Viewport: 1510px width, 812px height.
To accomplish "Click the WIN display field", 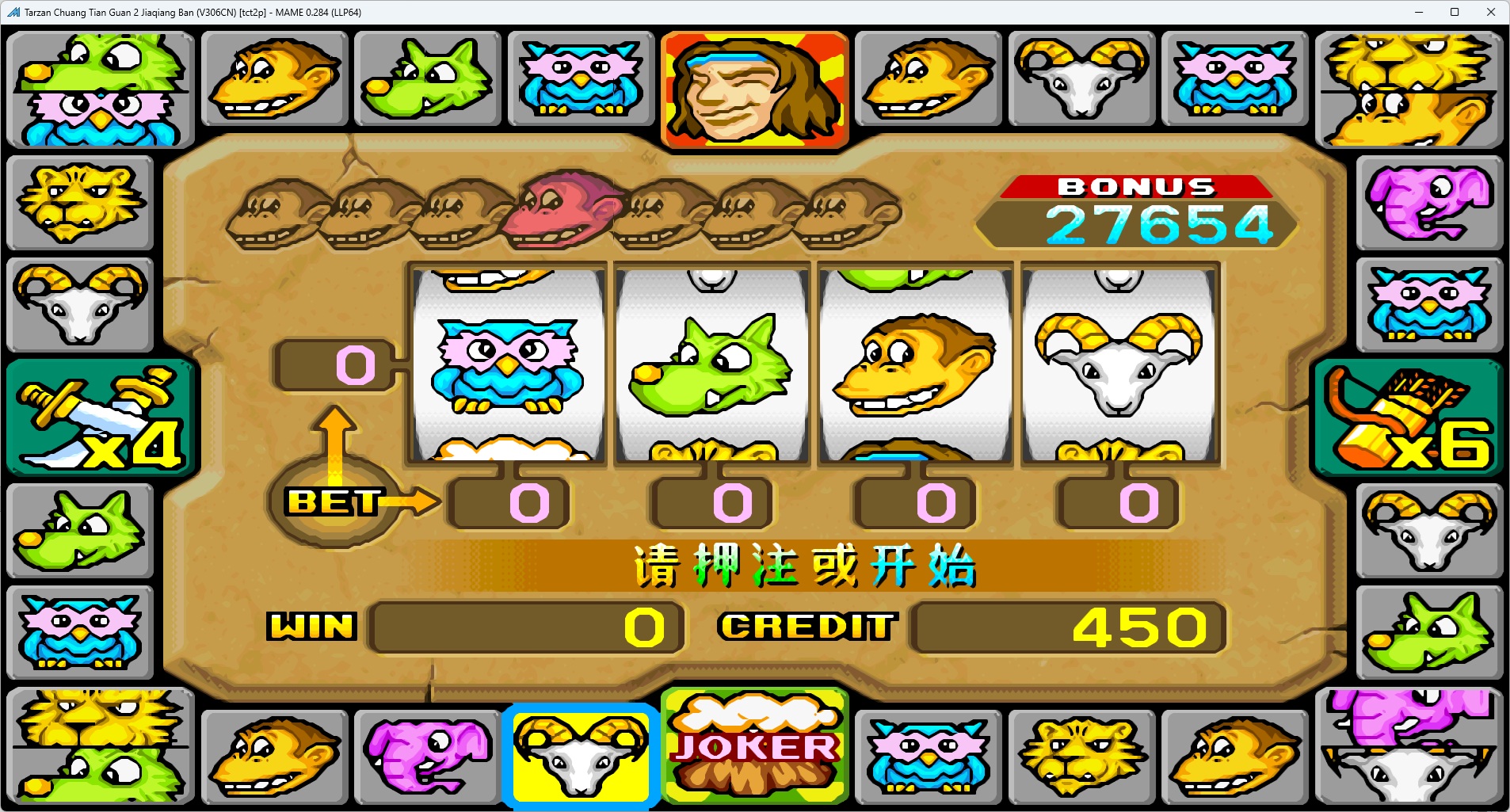I will (x=525, y=627).
